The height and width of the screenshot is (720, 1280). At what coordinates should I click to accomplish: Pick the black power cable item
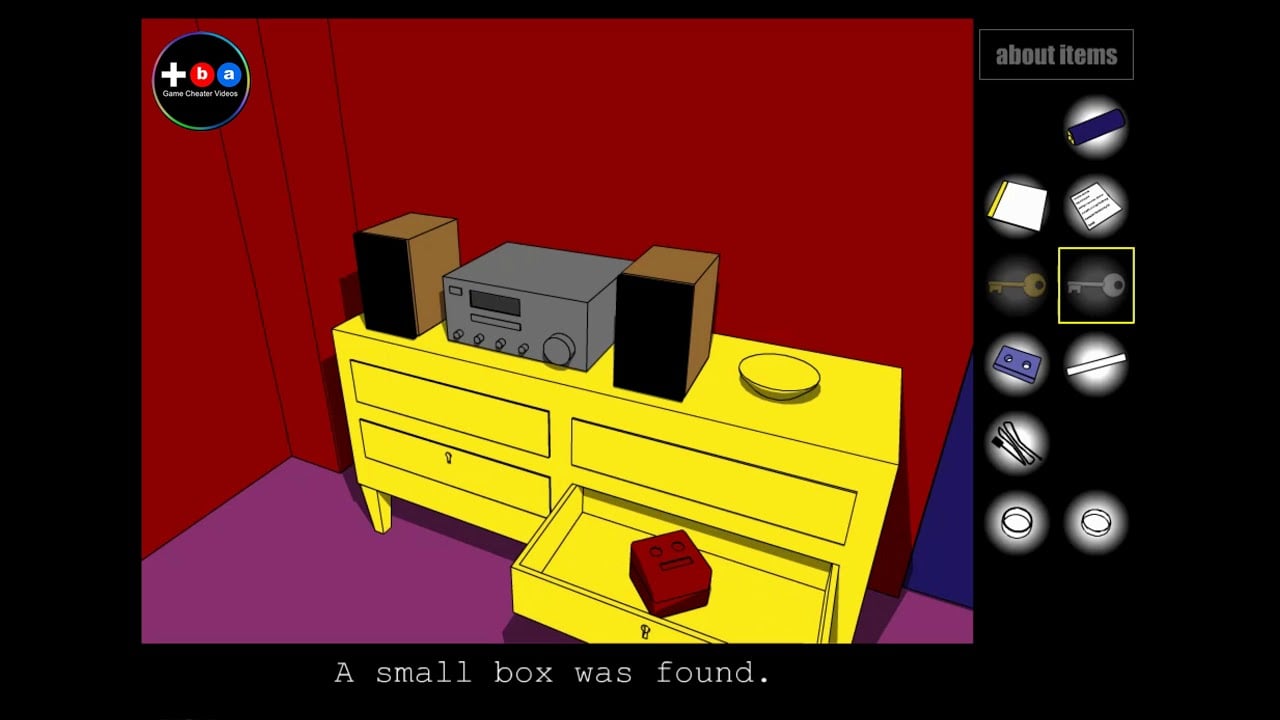tap(1017, 443)
